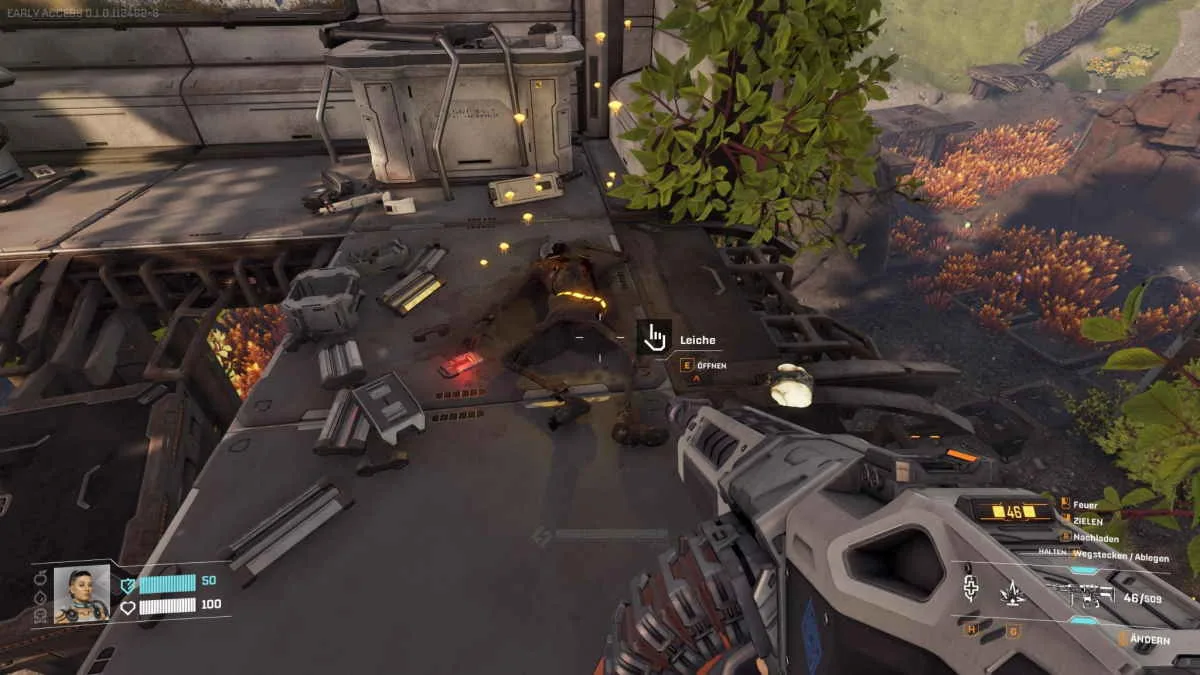Click the character portrait in the HUD
Image resolution: width=1200 pixels, height=675 pixels.
click(81, 594)
